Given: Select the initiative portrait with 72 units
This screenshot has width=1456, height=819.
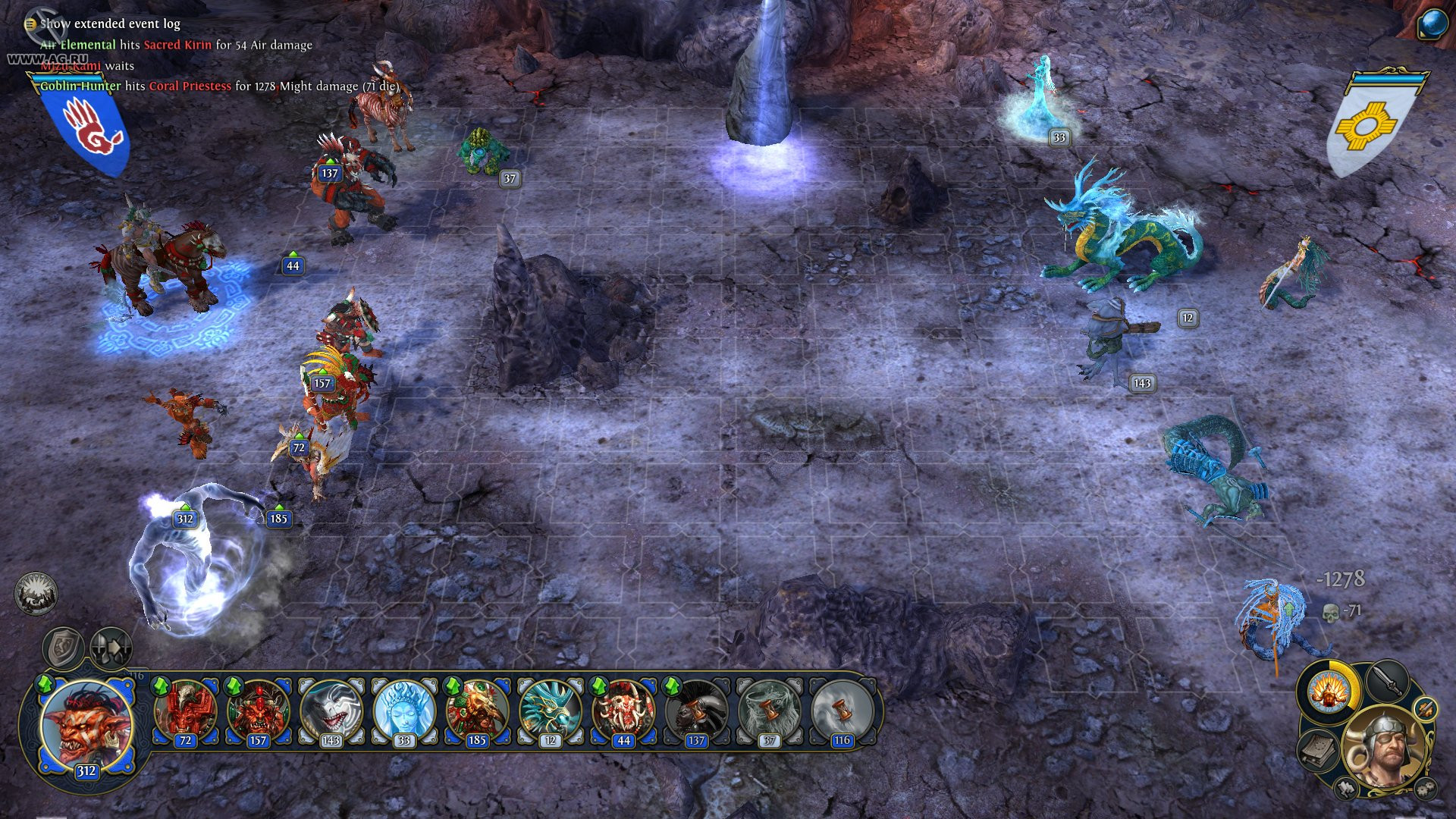Looking at the screenshot, I should point(185,712).
